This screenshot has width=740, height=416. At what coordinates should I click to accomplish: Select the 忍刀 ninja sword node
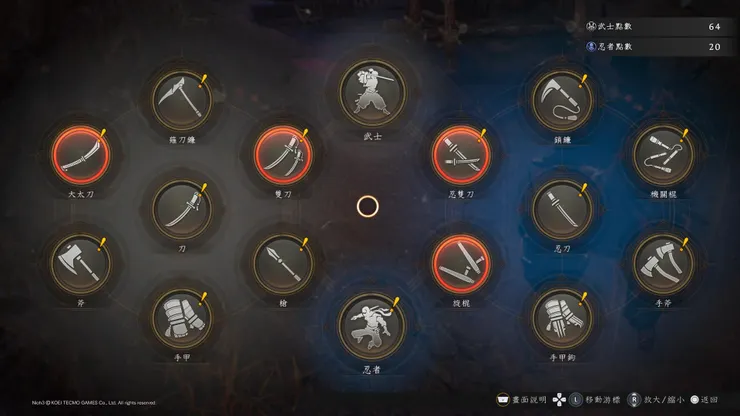point(562,209)
